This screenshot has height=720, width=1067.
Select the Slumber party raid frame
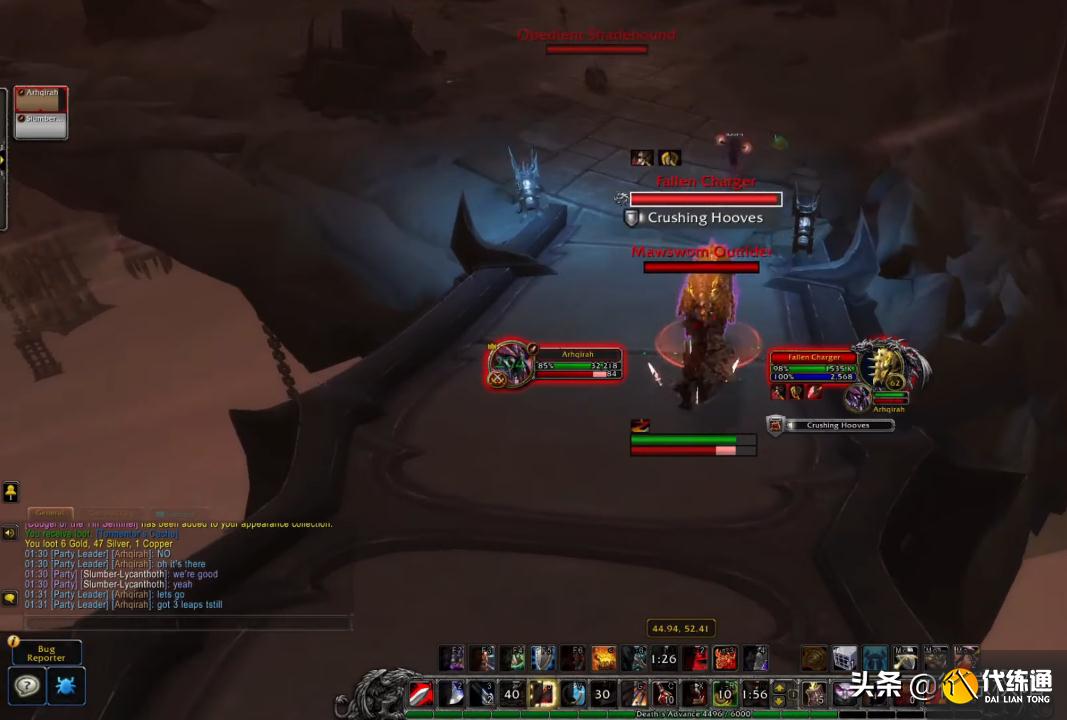[41, 124]
